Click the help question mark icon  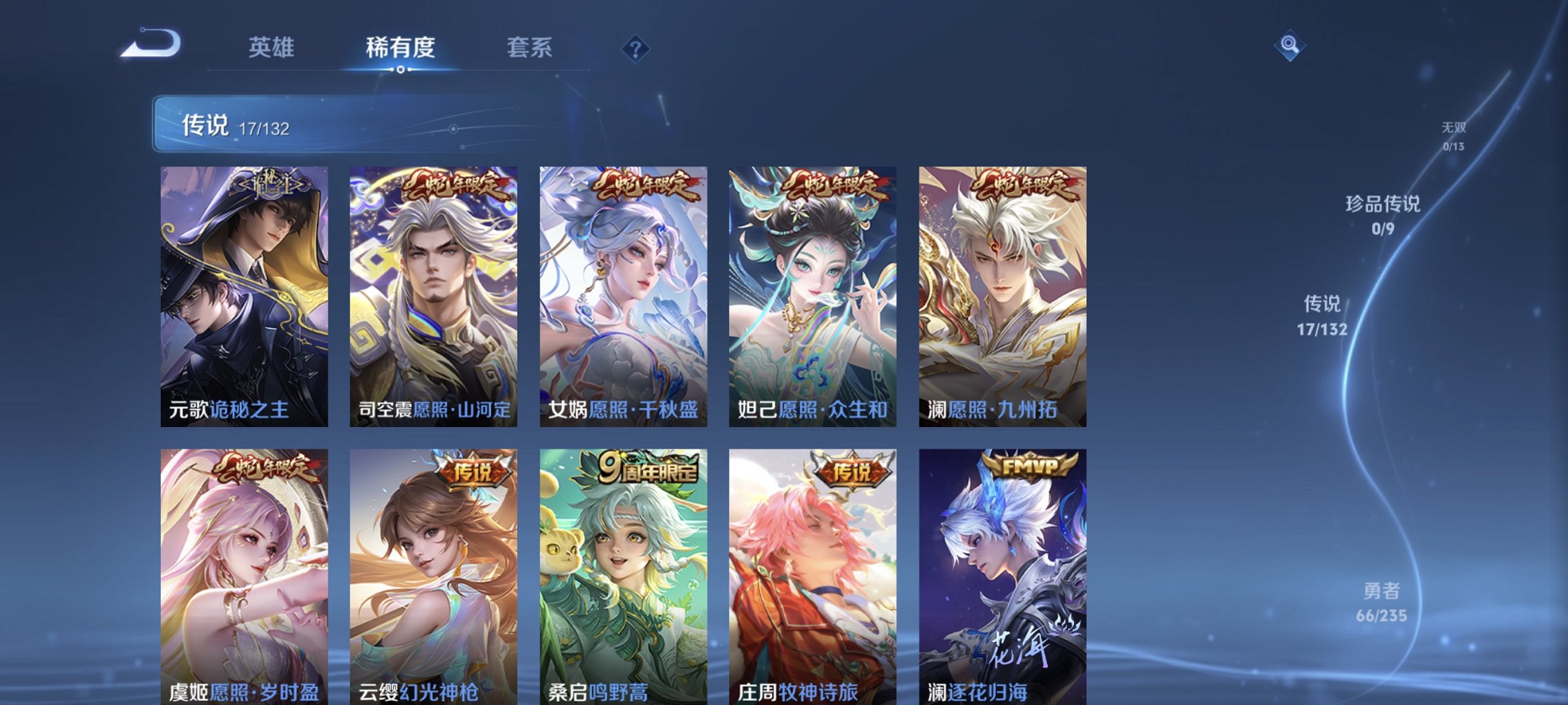tap(637, 48)
